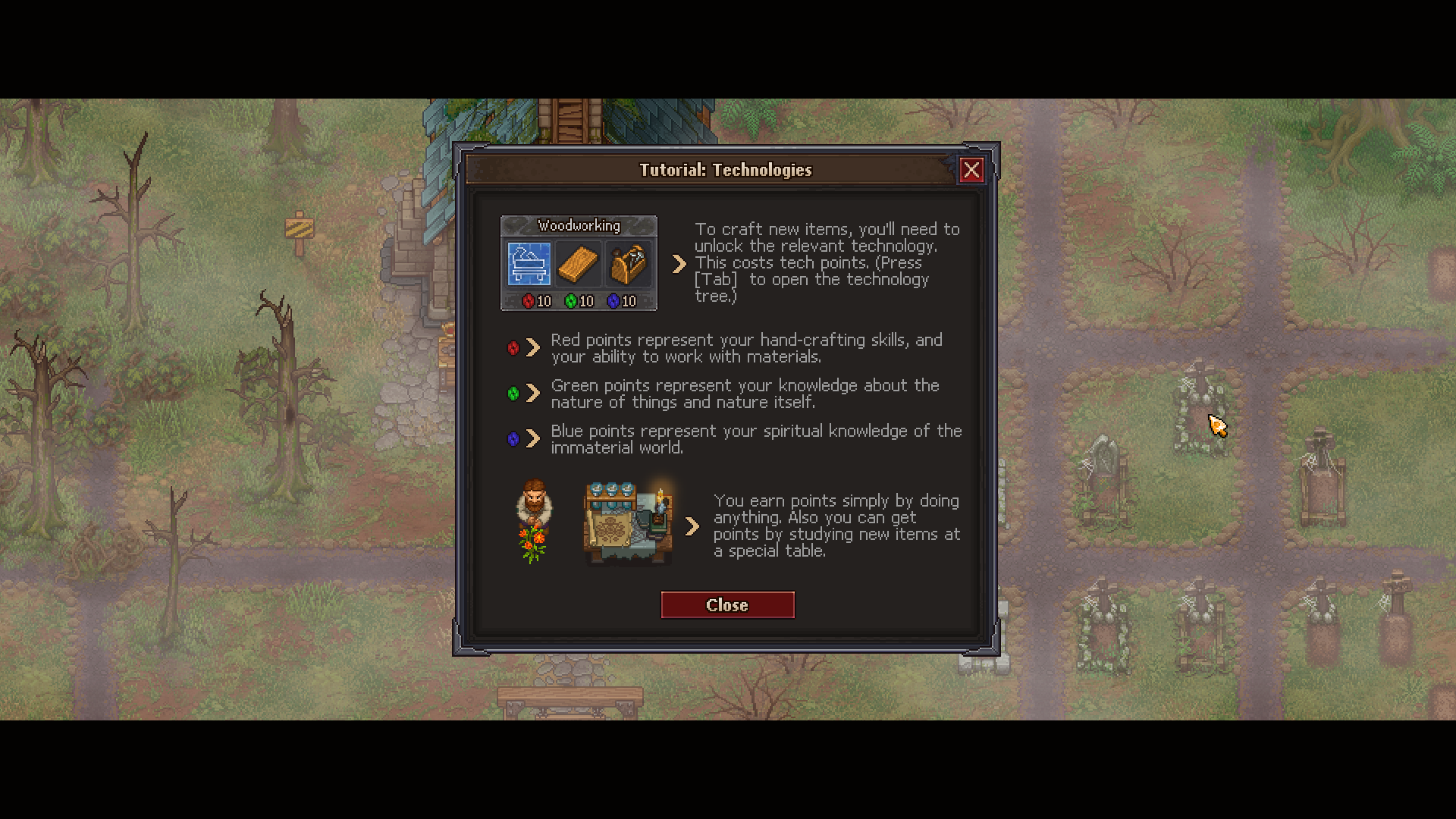Click the chevron beside the green points line

533,394
